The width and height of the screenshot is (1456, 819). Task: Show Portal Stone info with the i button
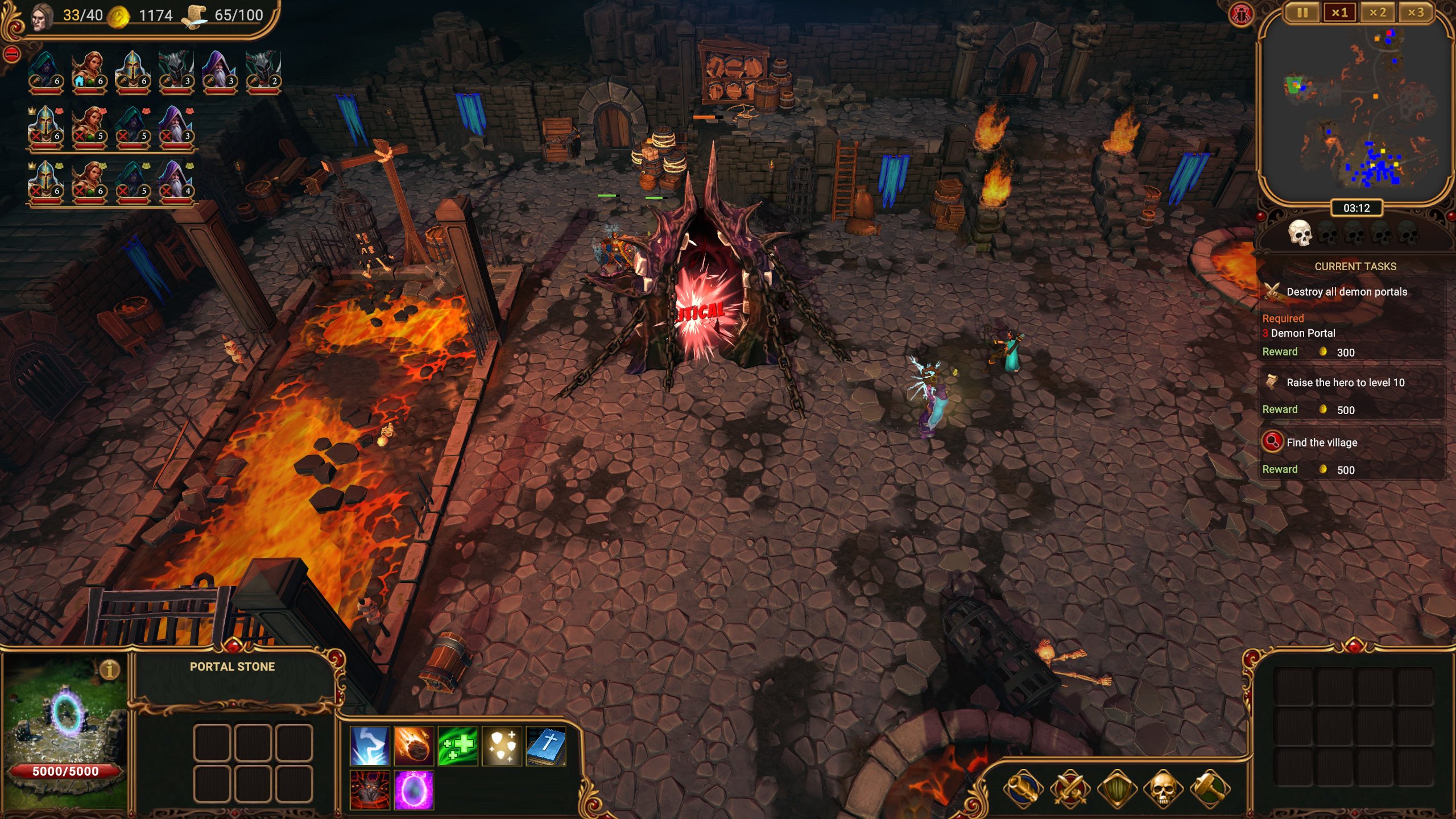tap(110, 669)
